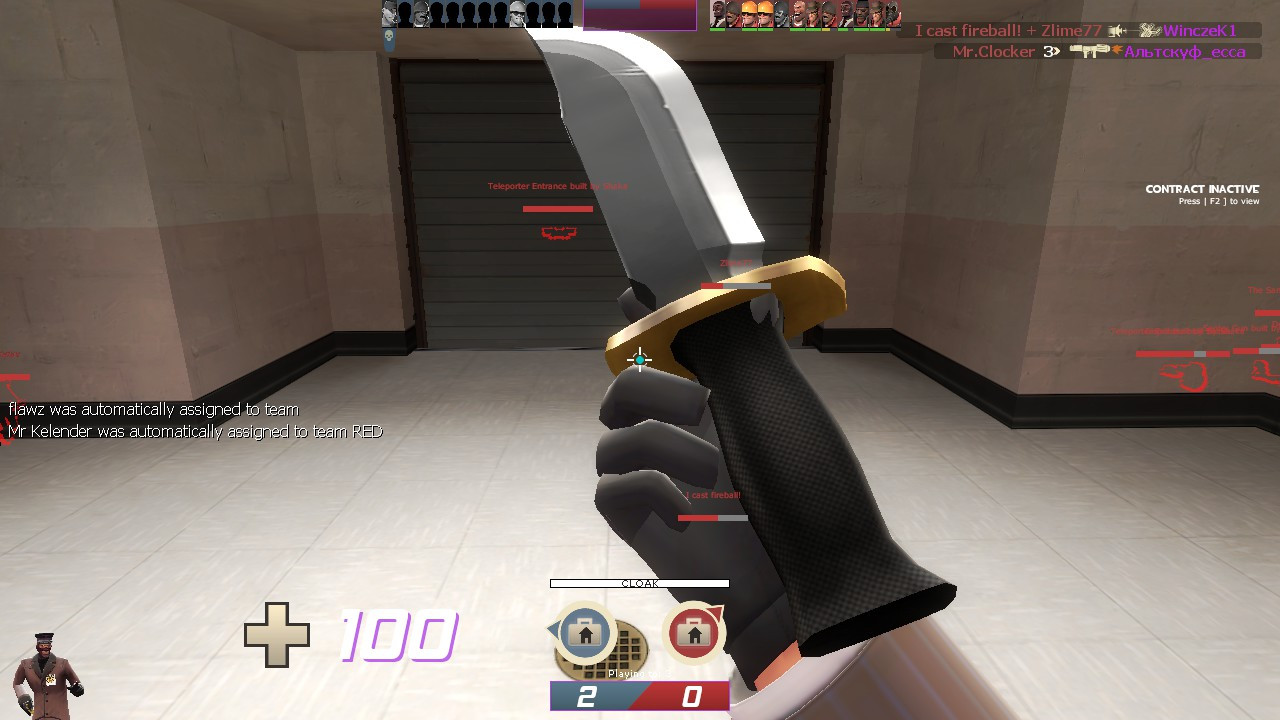
Task: Click the BLU team intelligence briefcase icon
Action: pyautogui.click(x=585, y=634)
